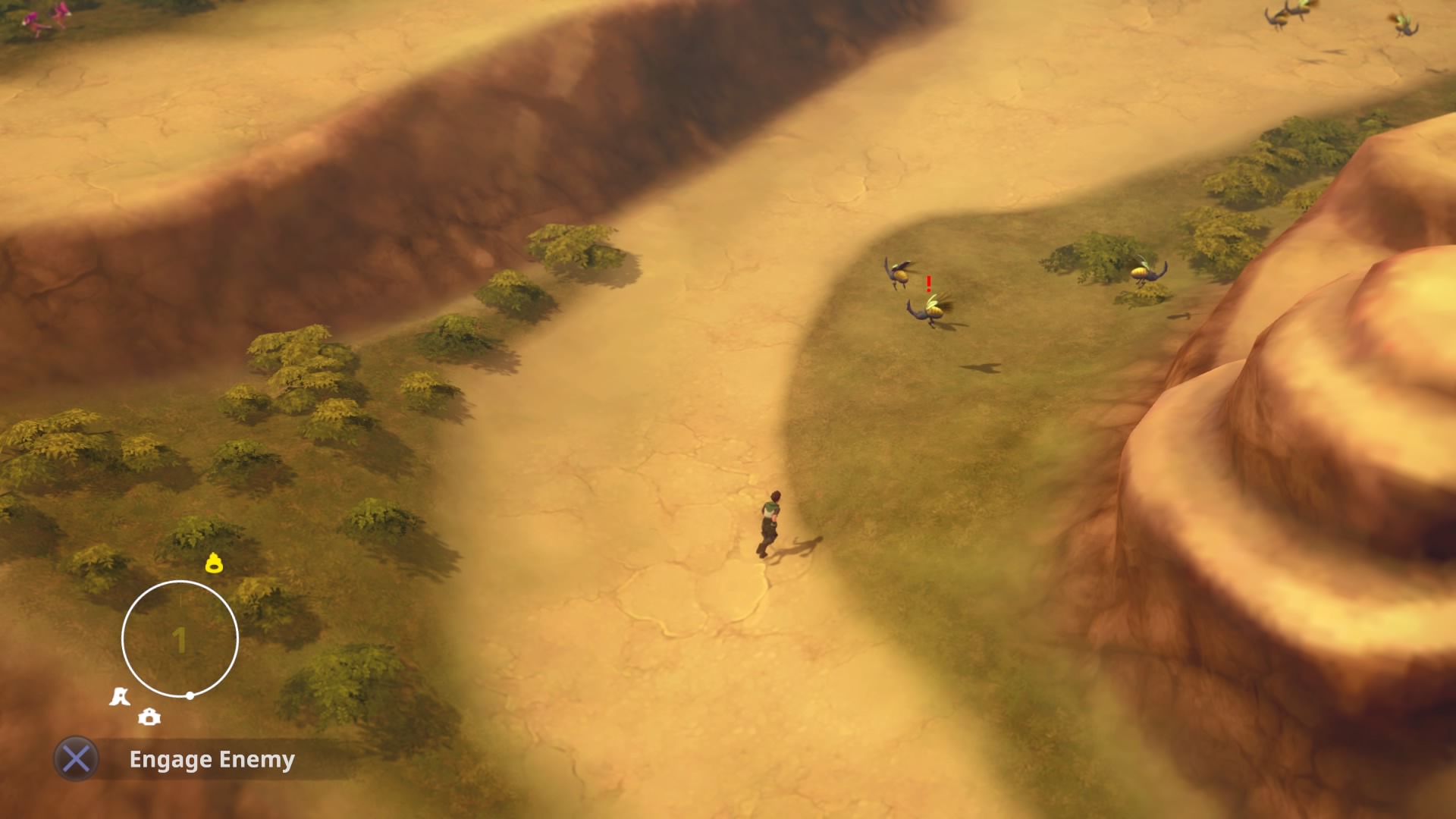Click the leftmost flying insect enemy
Screen dimensions: 1456x819
click(x=899, y=273)
